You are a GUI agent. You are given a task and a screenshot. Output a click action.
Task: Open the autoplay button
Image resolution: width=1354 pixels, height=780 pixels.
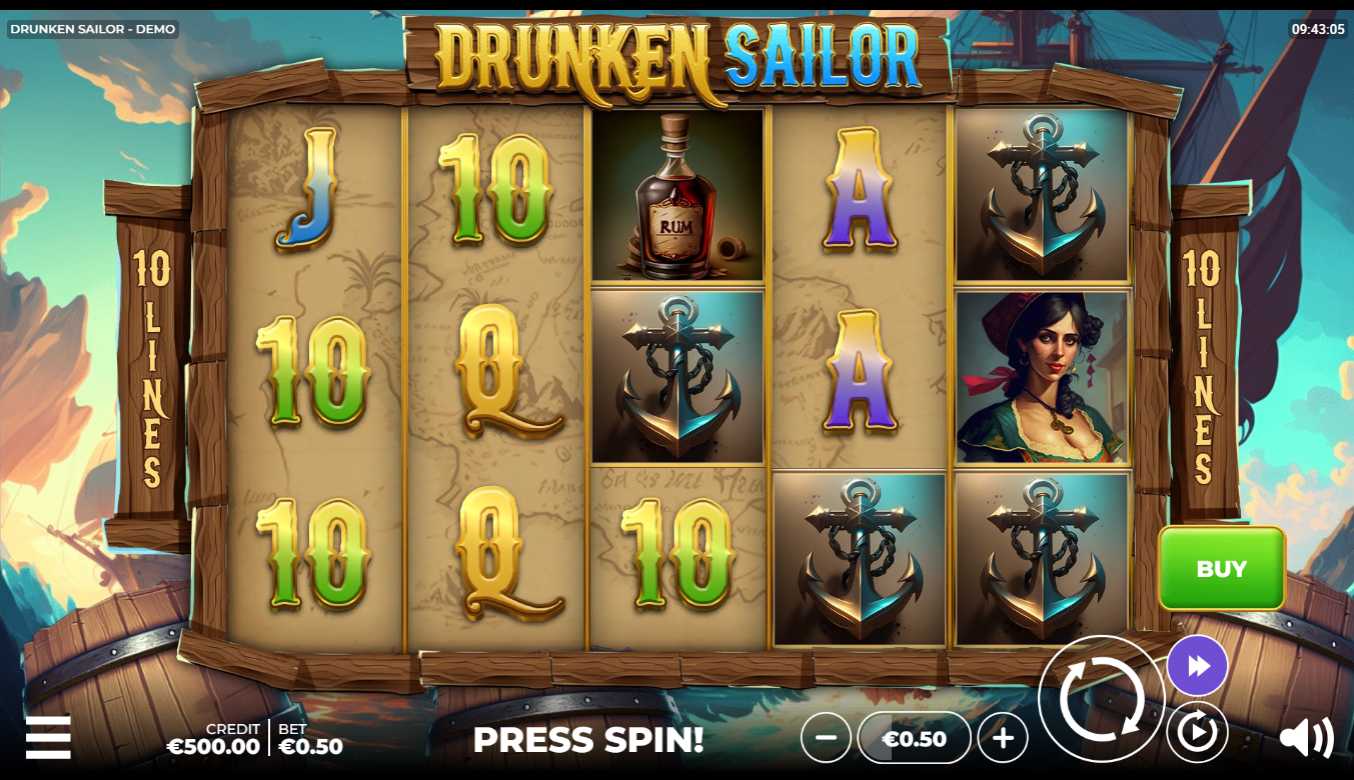pos(1197,734)
